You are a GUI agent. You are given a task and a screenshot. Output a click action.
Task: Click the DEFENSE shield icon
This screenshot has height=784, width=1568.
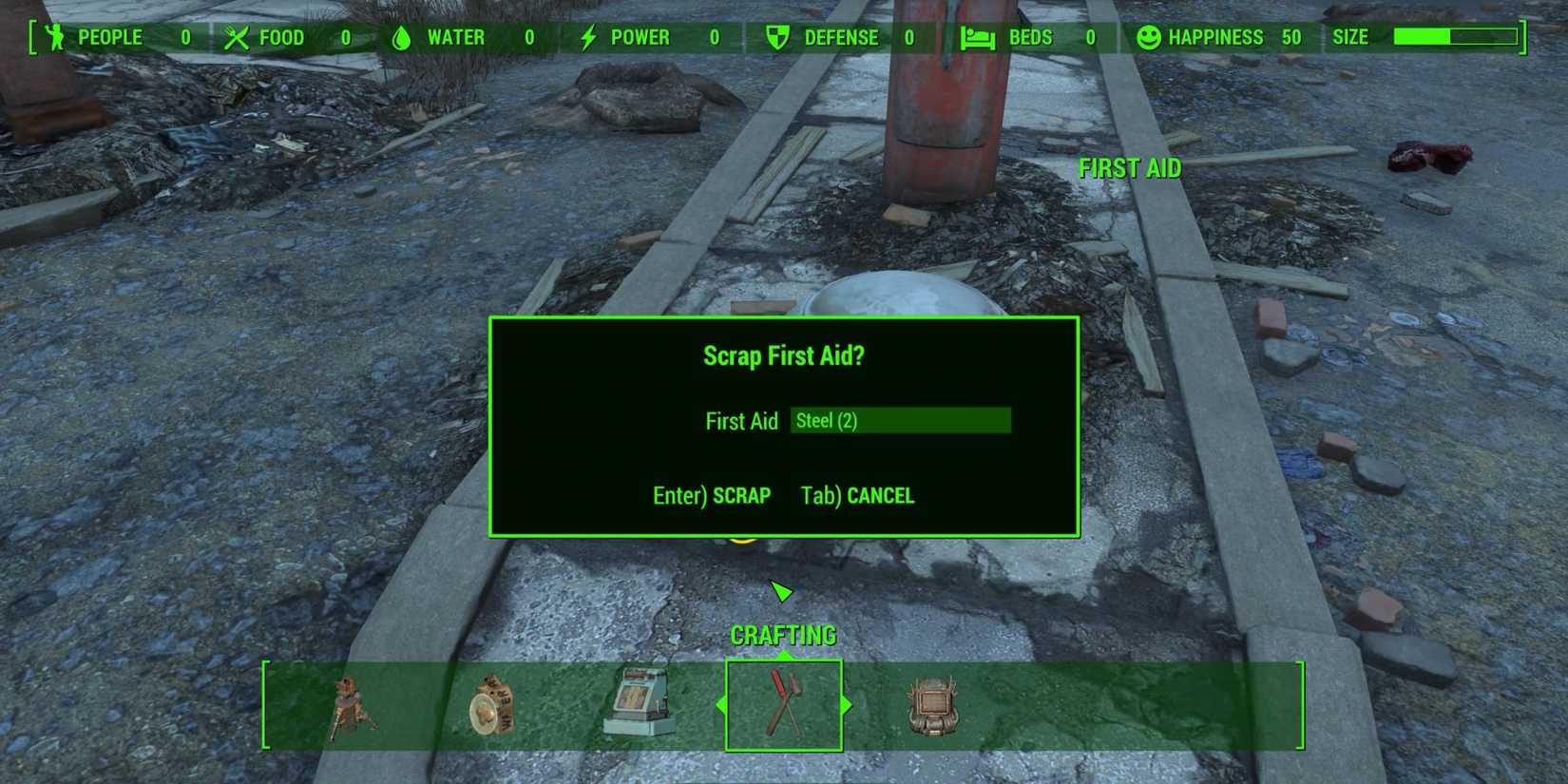point(776,36)
